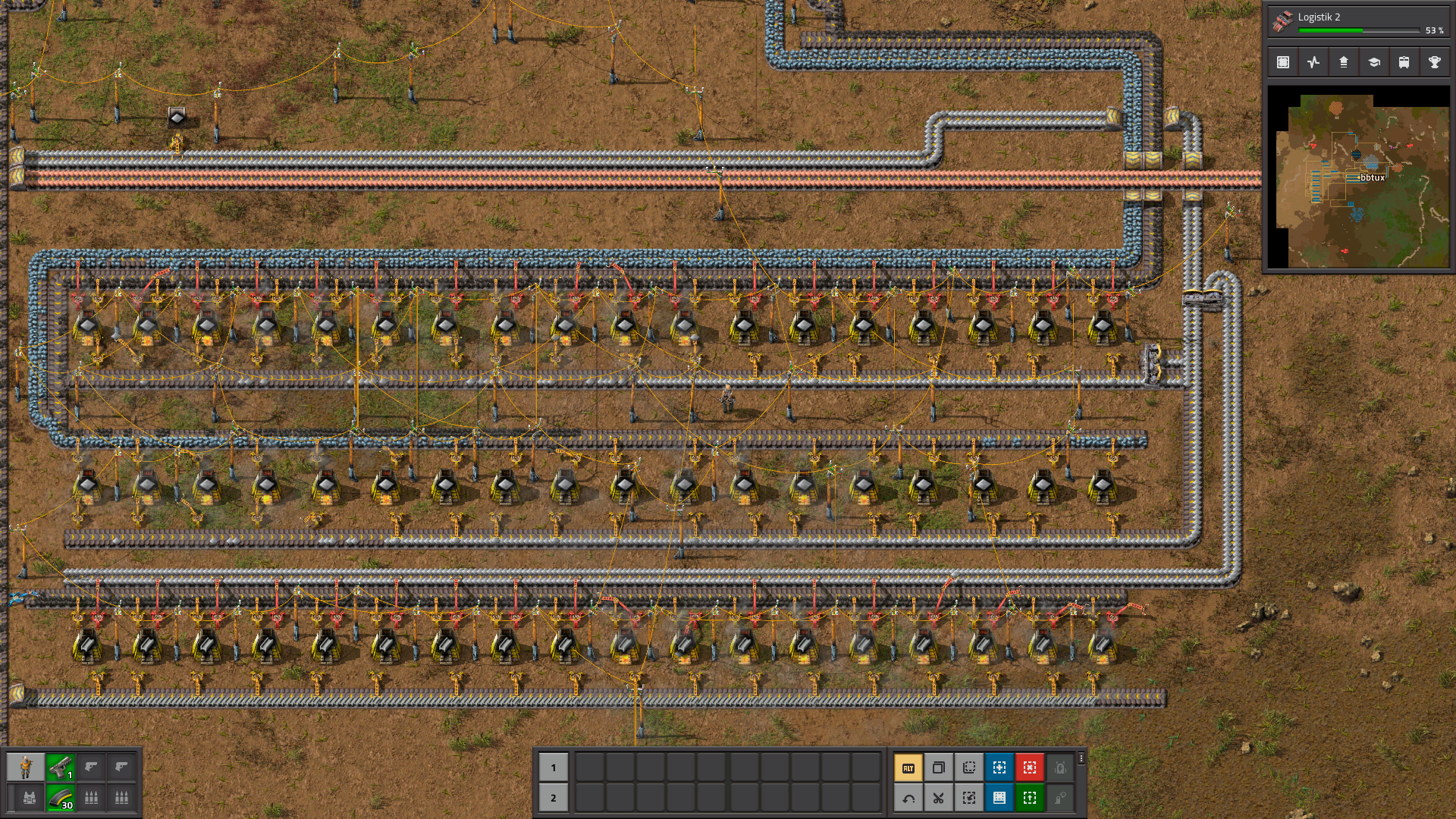The width and height of the screenshot is (1456, 819).
Task: Open achievements trophy icon
Action: 1434,62
